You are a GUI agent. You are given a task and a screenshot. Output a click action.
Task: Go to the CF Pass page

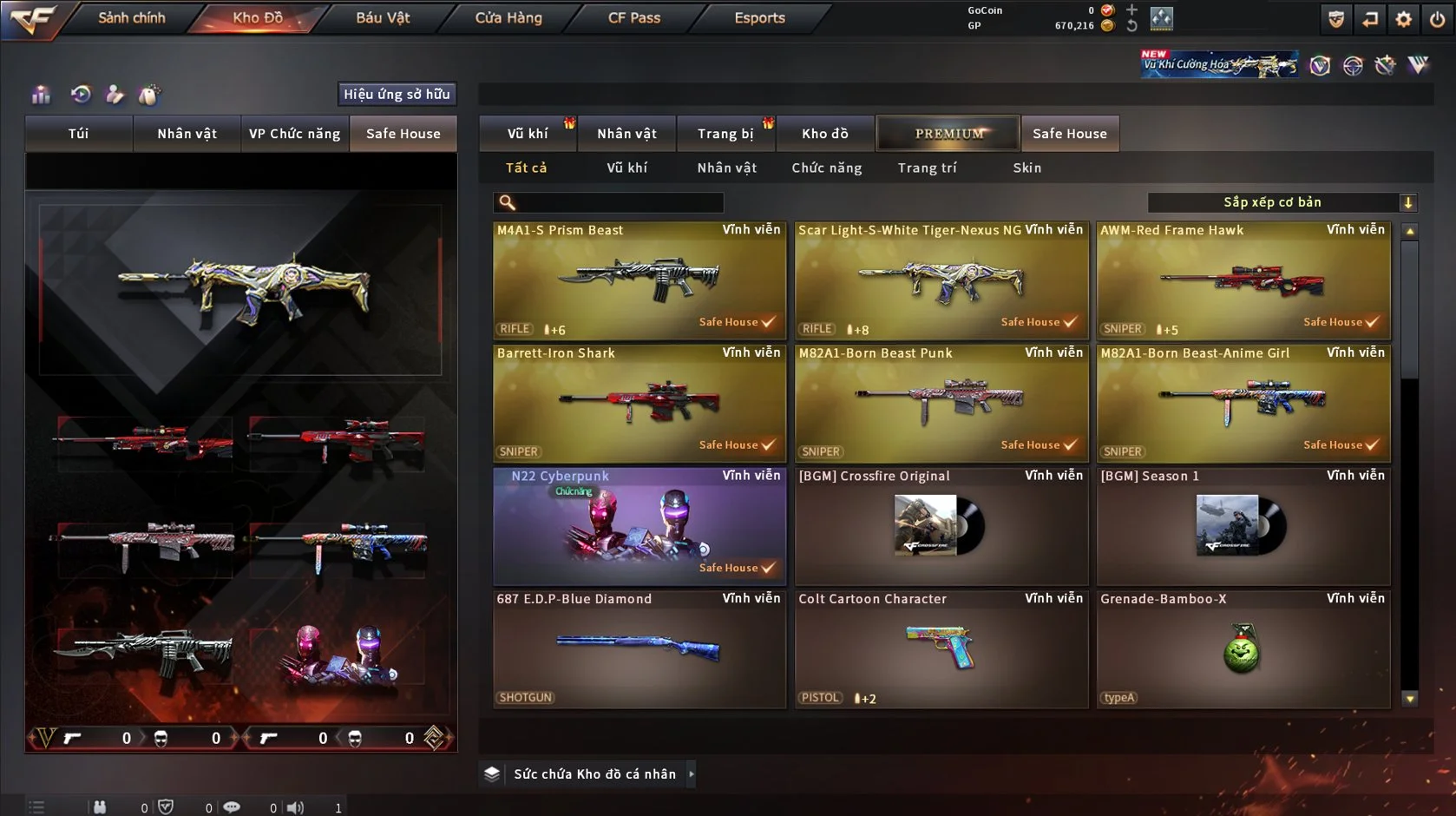pos(634,18)
